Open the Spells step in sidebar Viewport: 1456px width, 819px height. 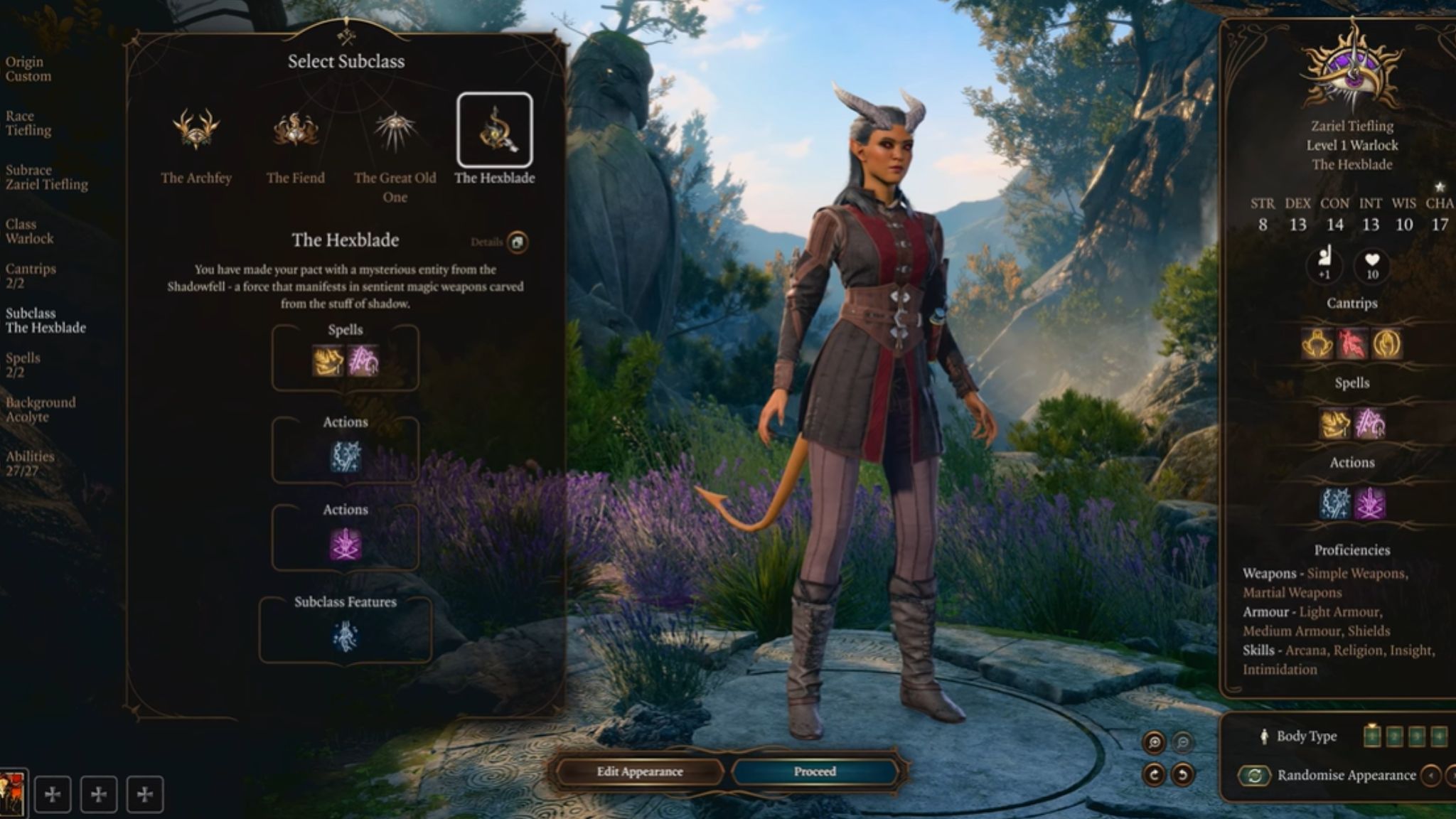pyautogui.click(x=23, y=365)
